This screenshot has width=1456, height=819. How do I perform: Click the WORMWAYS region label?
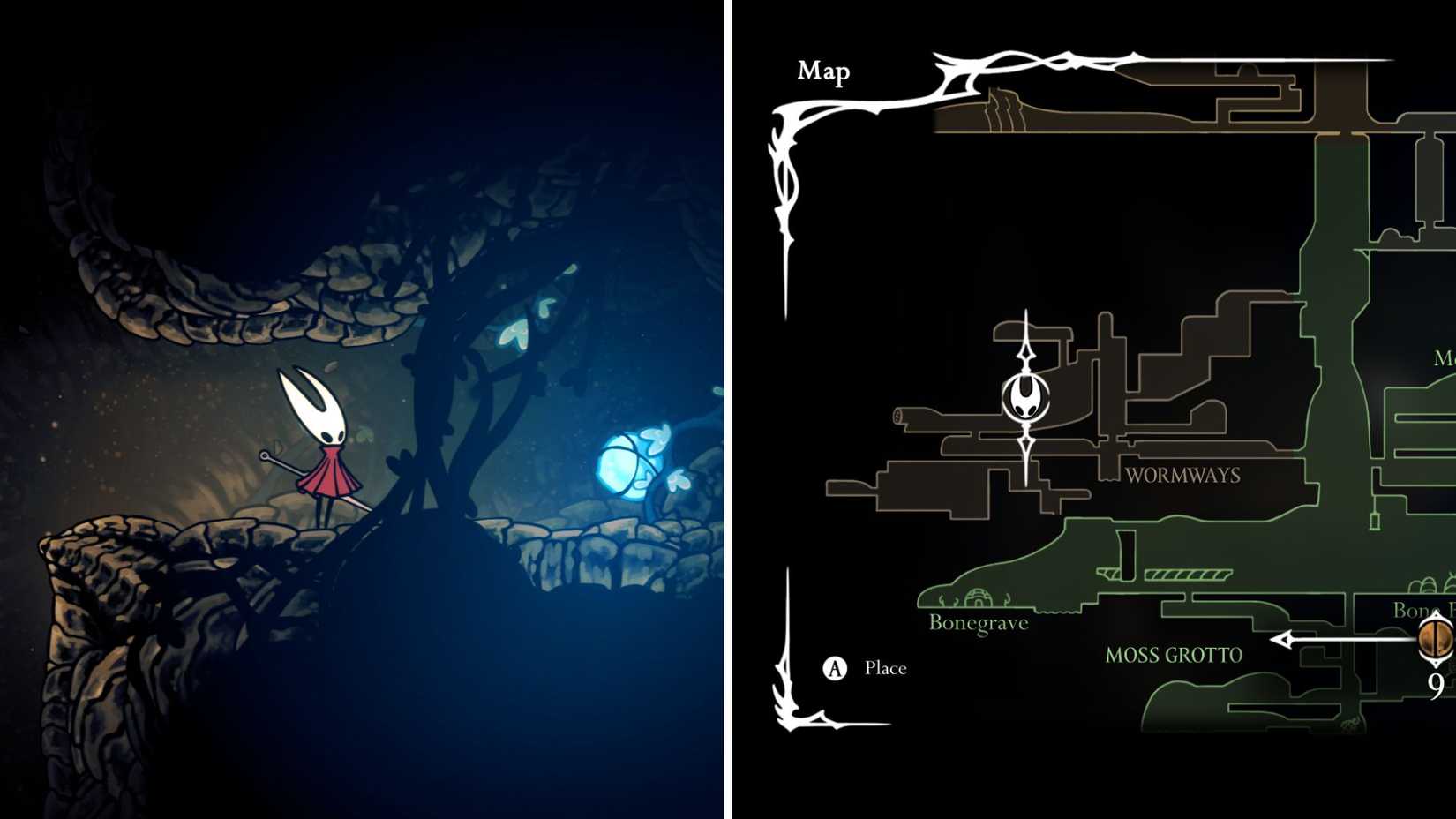[x=1182, y=475]
